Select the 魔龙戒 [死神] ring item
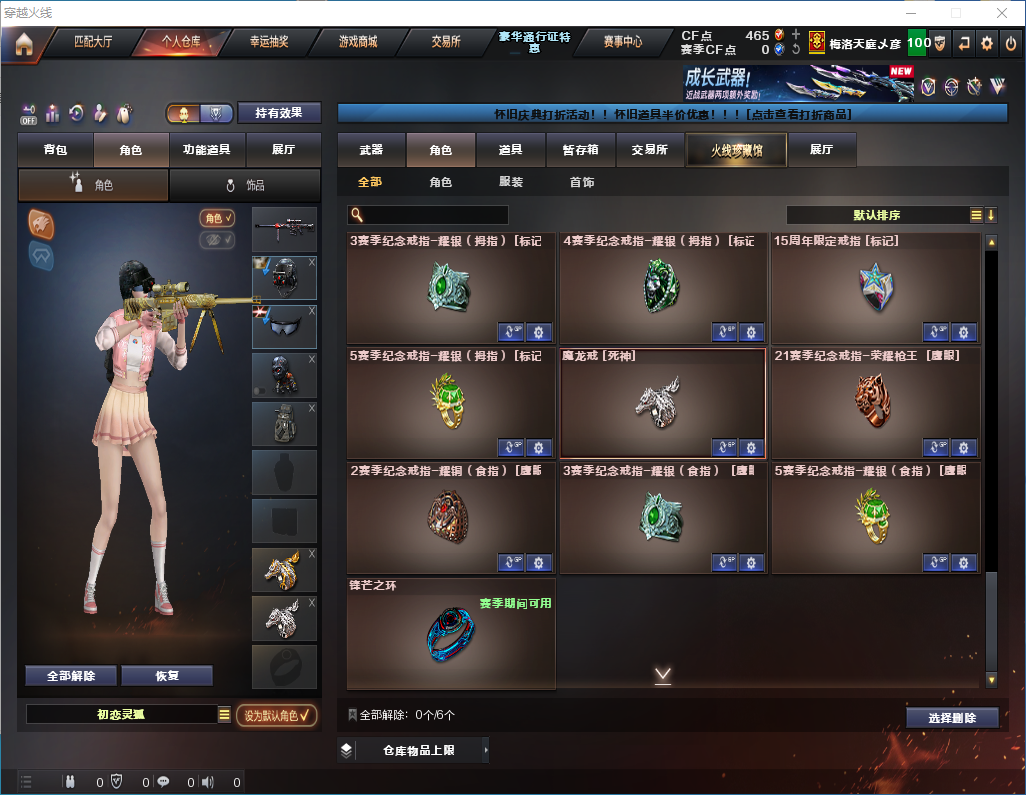 click(662, 402)
